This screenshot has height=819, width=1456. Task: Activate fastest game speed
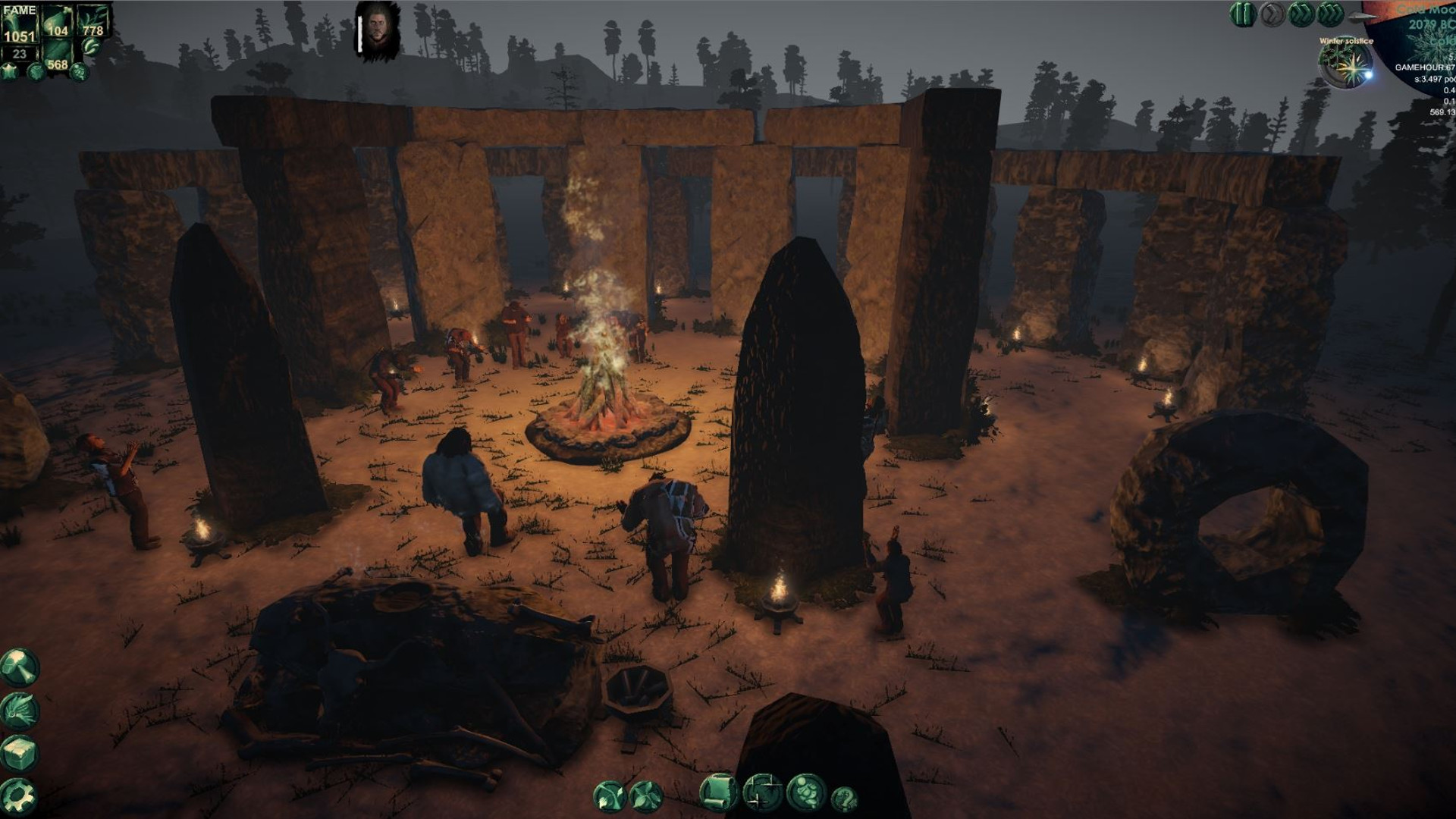pos(1331,14)
